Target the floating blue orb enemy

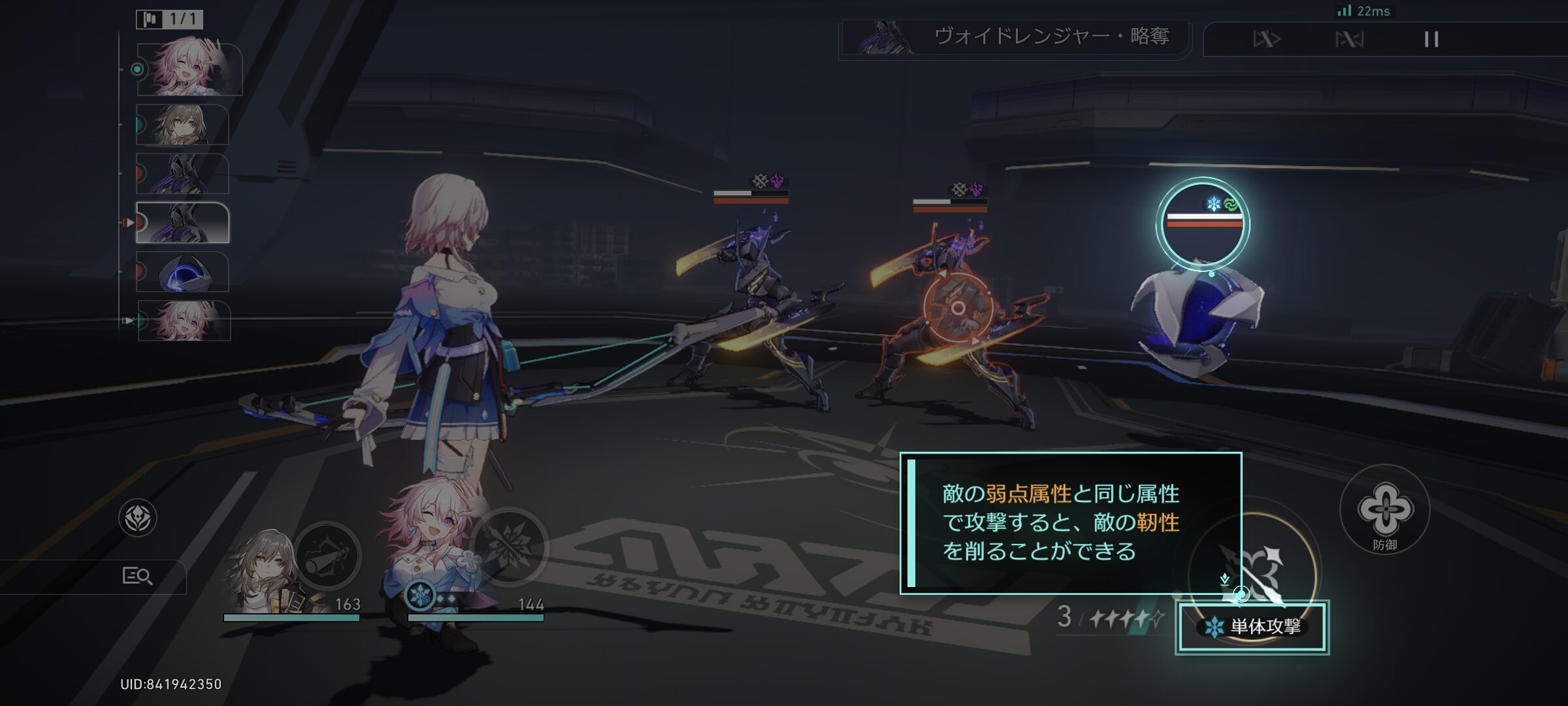(x=1199, y=314)
